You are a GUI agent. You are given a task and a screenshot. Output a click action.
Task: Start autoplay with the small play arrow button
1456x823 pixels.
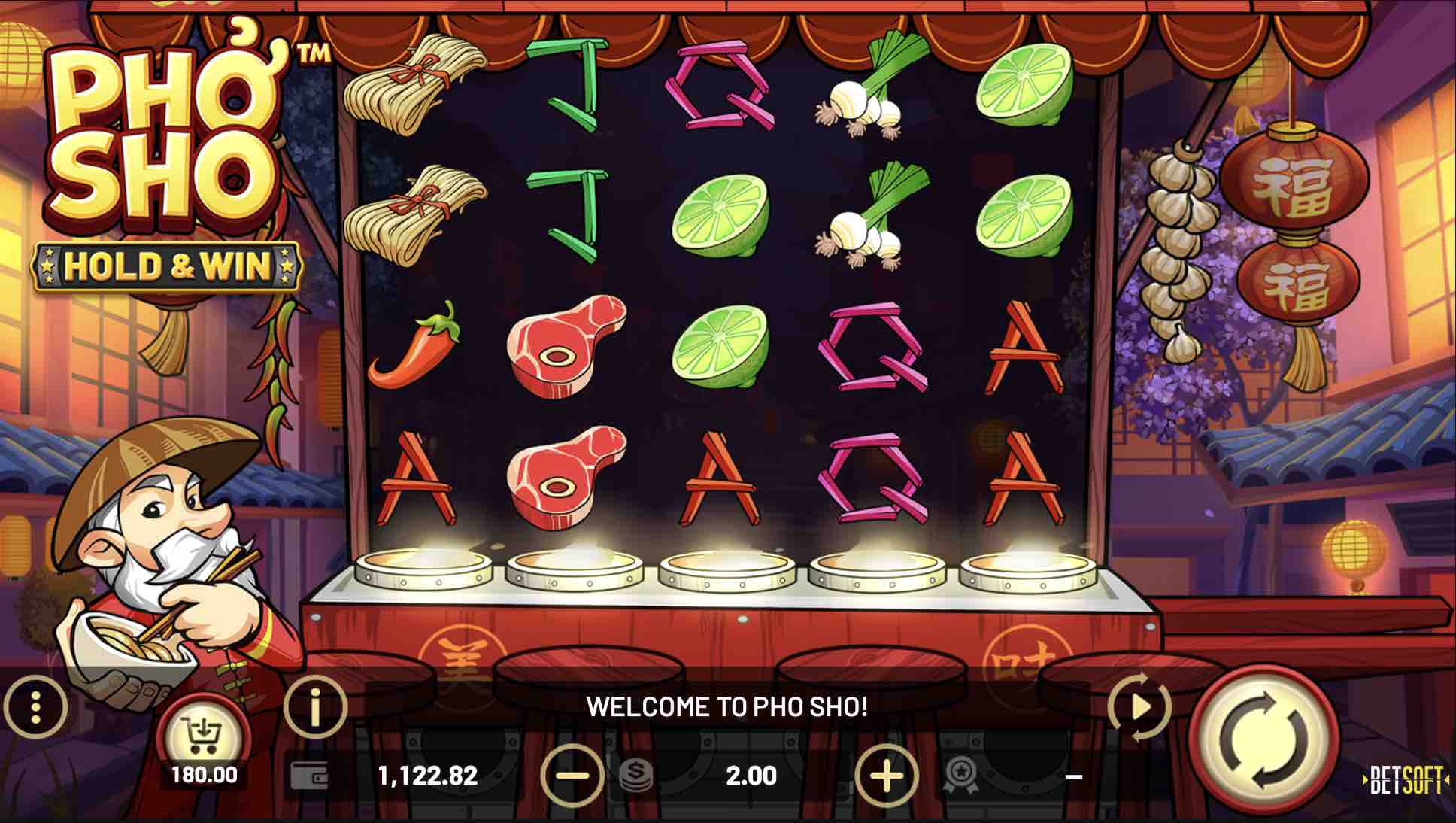[x=1140, y=707]
